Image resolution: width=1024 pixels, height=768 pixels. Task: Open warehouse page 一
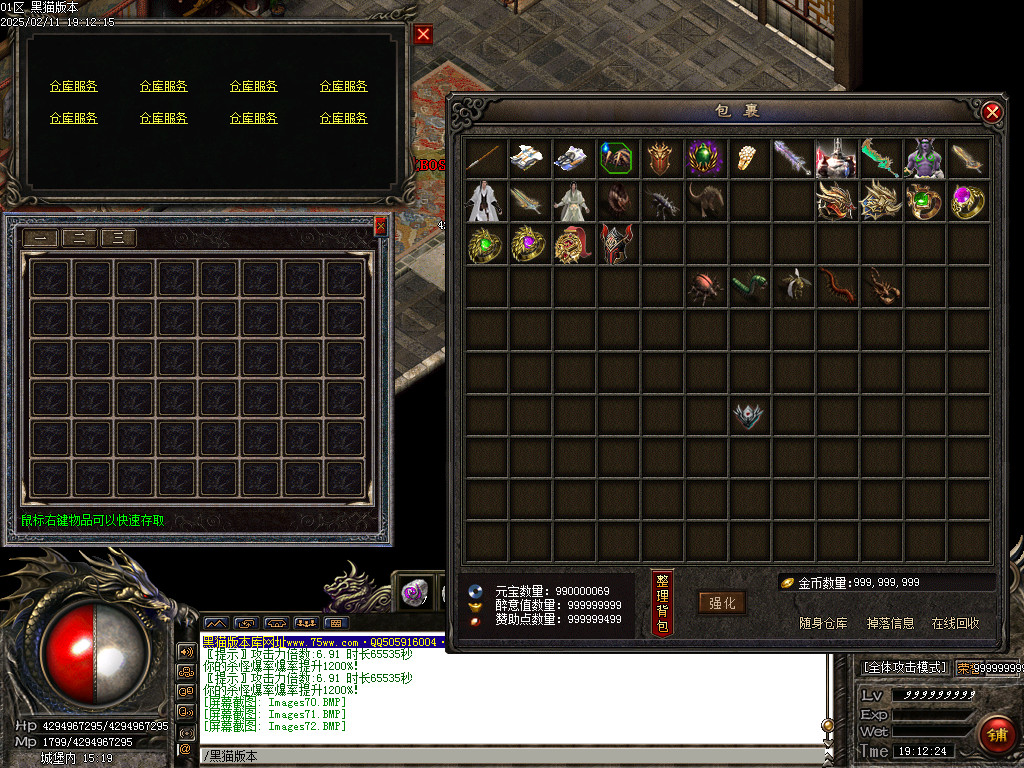click(x=40, y=238)
